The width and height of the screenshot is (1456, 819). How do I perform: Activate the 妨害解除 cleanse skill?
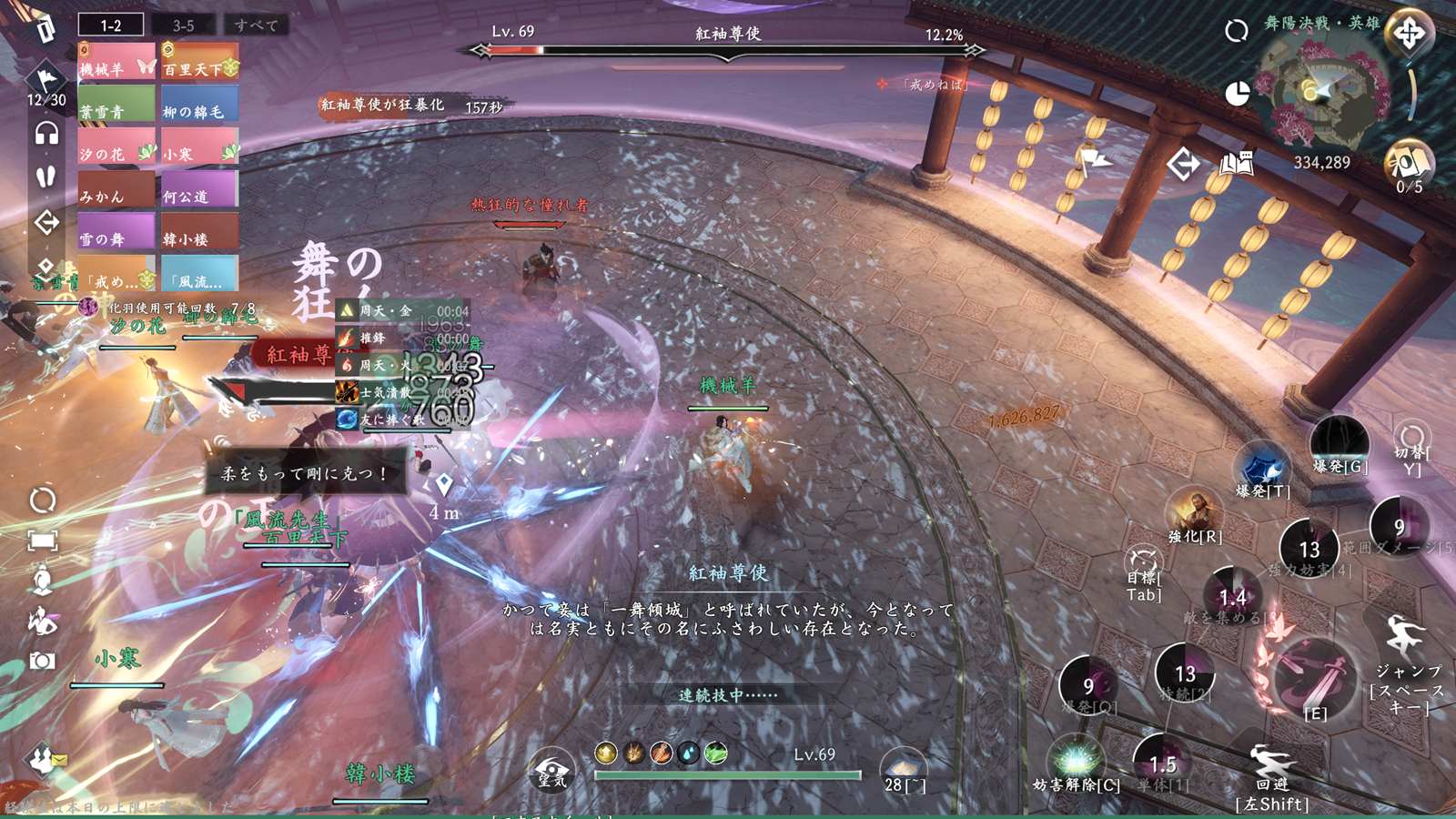[1076, 760]
